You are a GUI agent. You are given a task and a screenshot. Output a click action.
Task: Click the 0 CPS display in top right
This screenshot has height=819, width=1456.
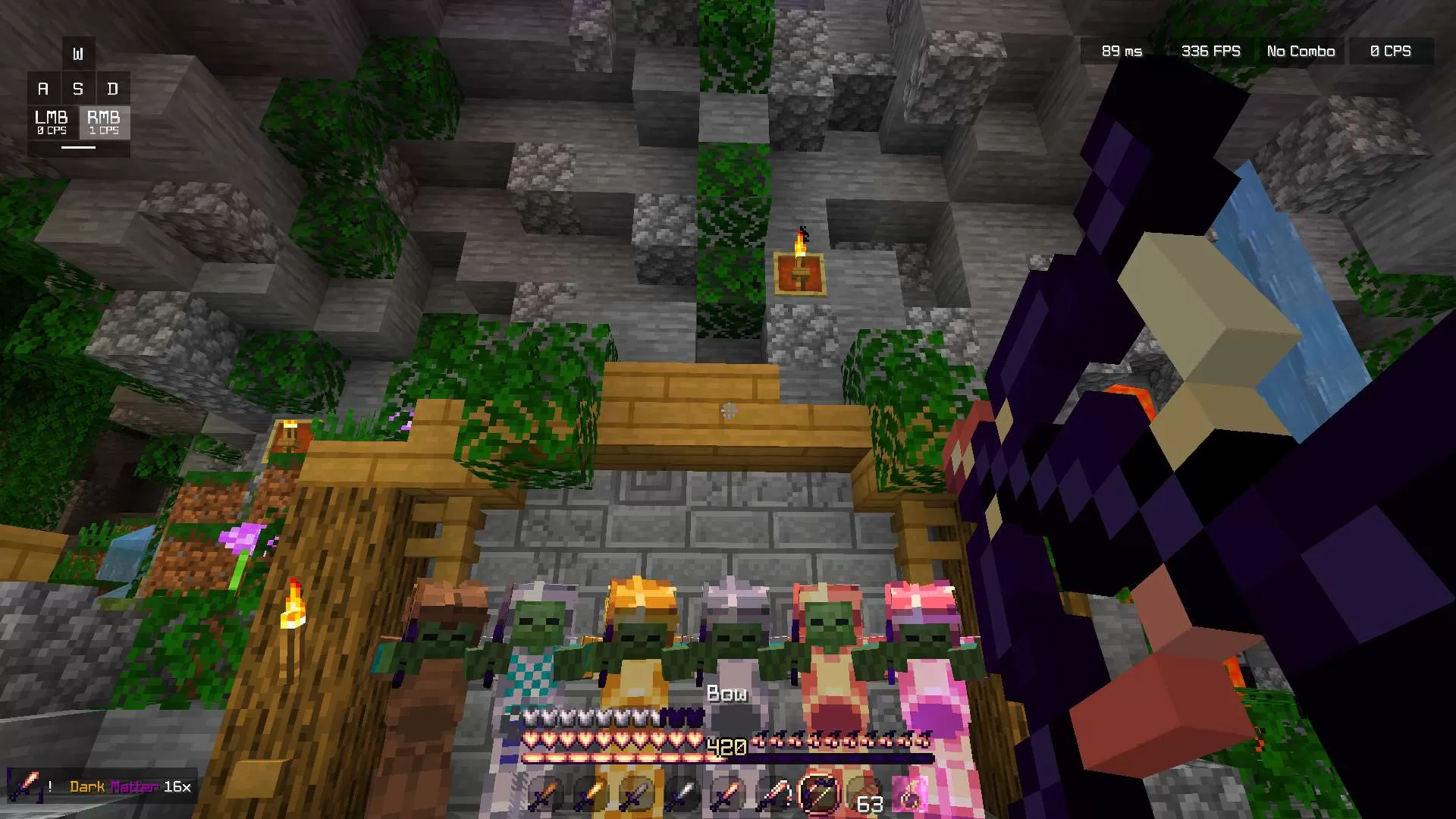coord(1391,51)
